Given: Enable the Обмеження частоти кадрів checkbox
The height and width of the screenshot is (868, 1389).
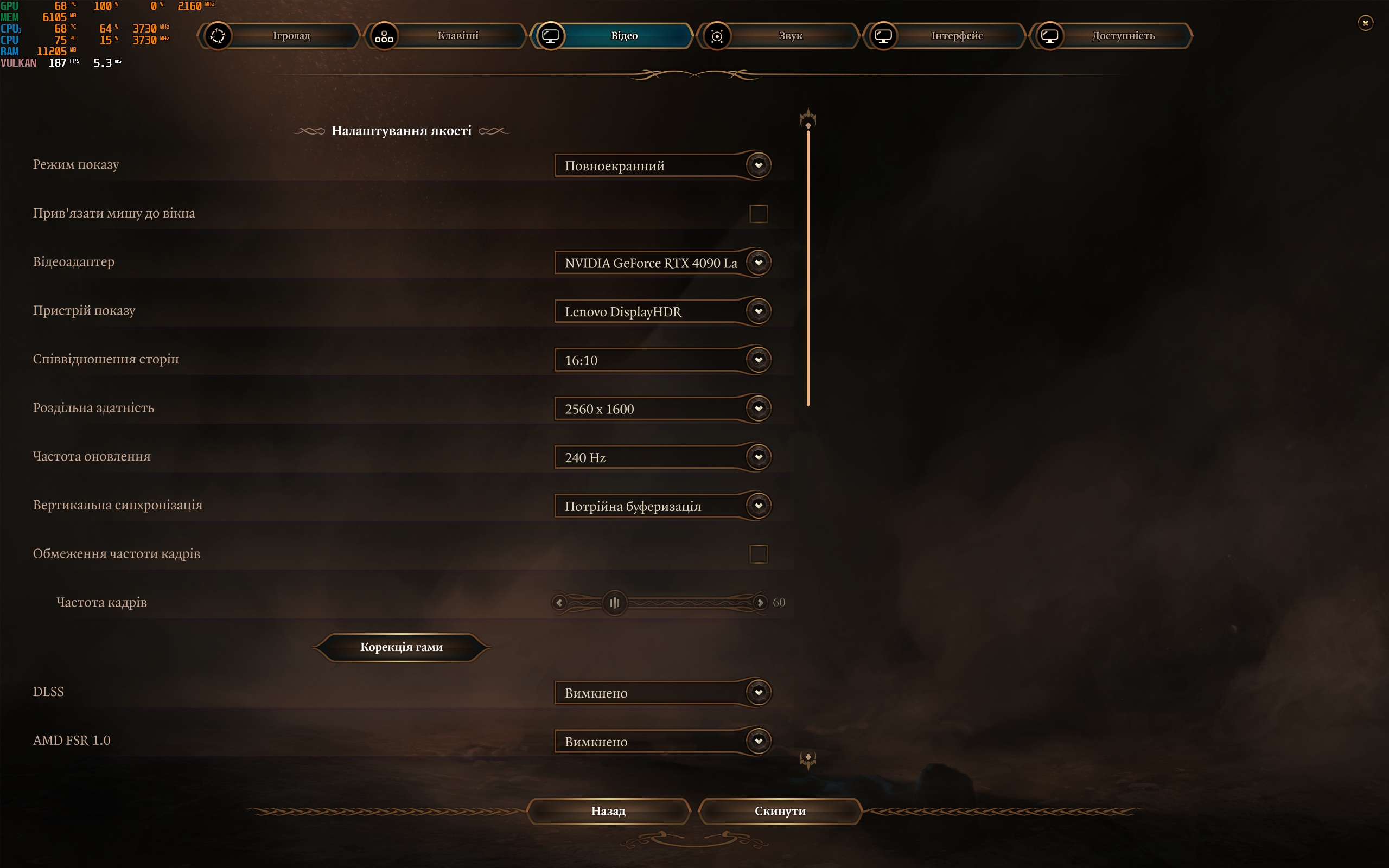Looking at the screenshot, I should [758, 554].
